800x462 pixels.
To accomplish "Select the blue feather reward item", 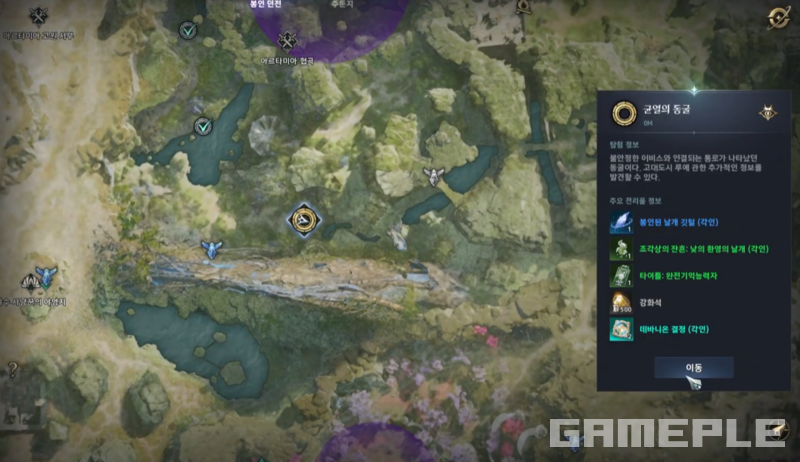I will click(622, 222).
